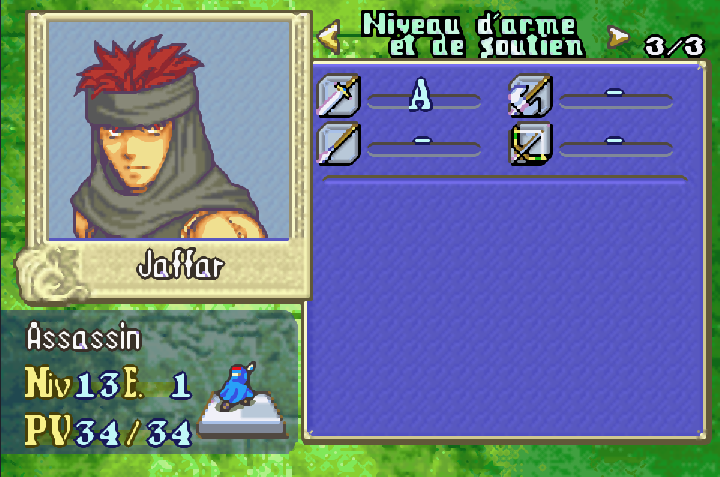This screenshot has height=477, width=720.
Task: Select the lance weapon rank icon
Action: point(339,144)
